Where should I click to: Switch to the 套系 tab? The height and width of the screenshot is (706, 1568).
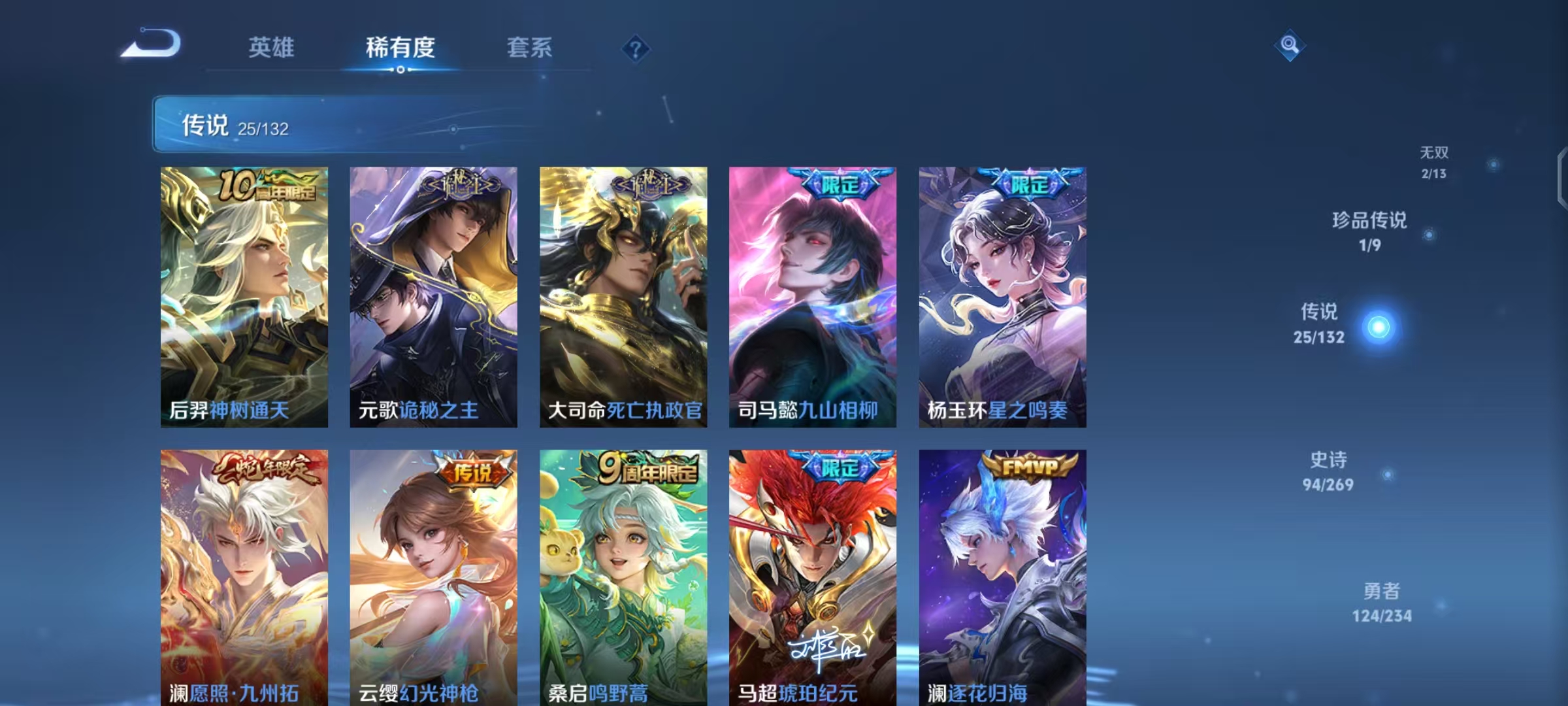point(529,48)
